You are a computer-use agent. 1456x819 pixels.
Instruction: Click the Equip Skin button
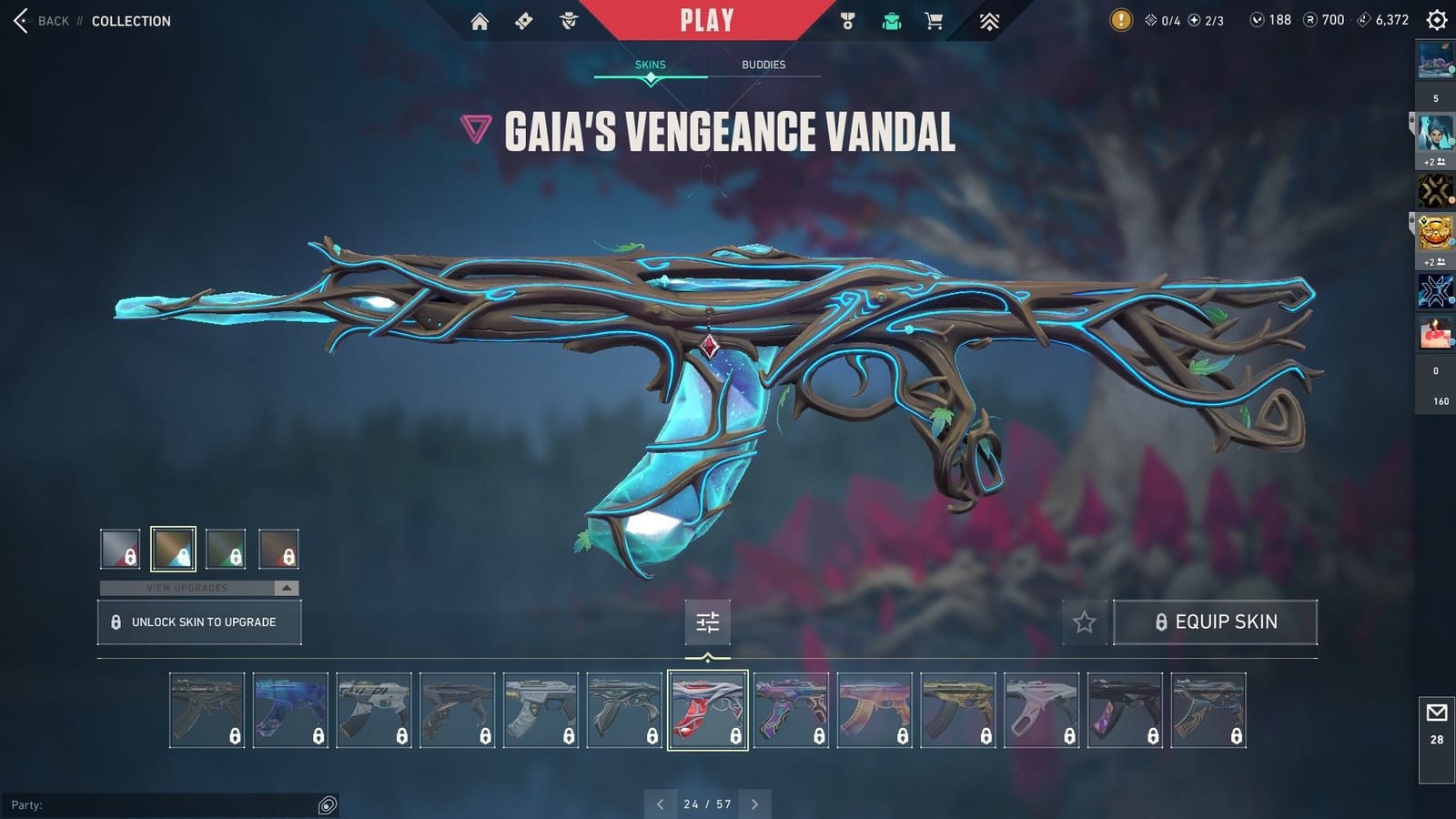(x=1217, y=622)
